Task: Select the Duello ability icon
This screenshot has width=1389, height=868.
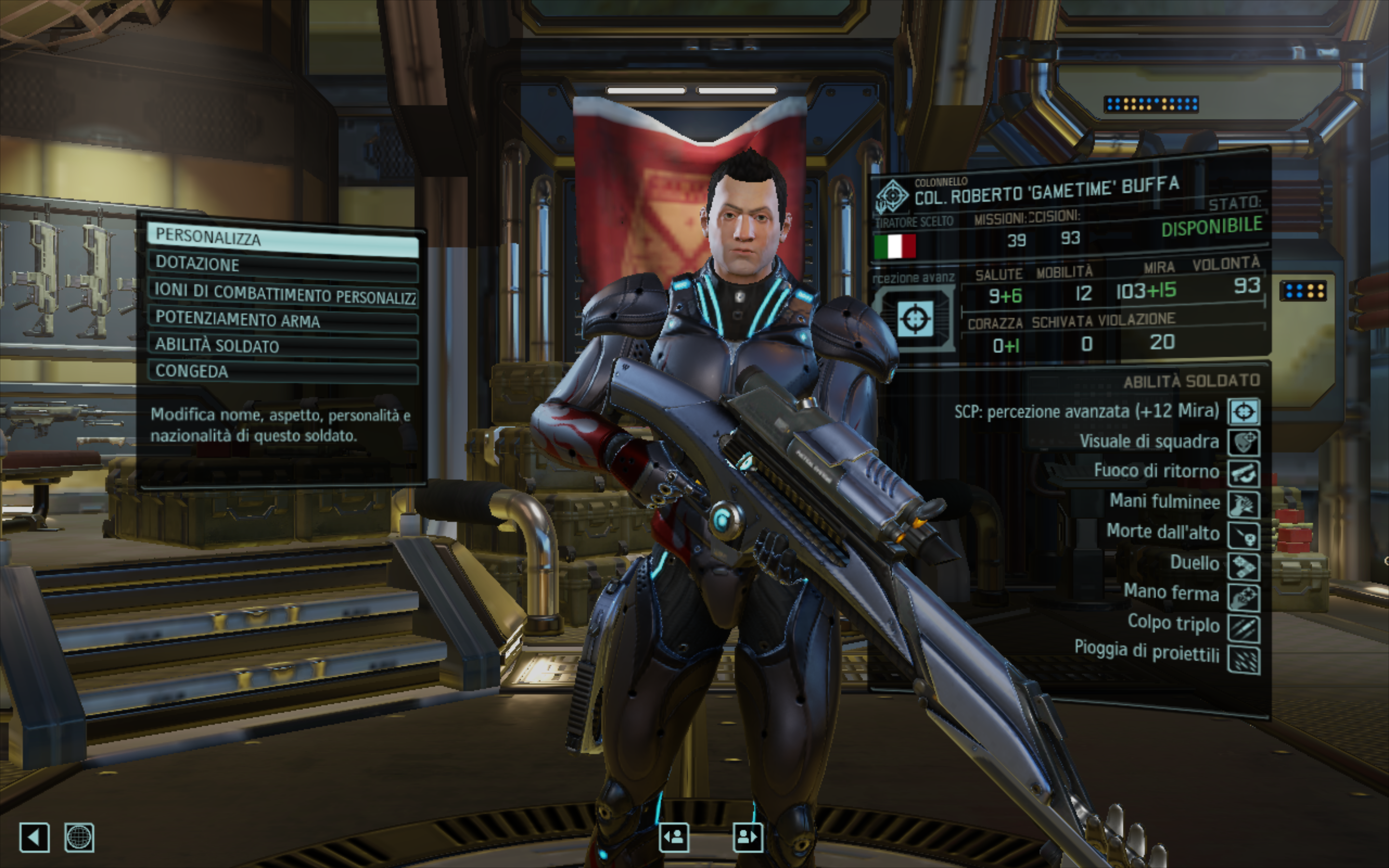Action: tap(1243, 567)
